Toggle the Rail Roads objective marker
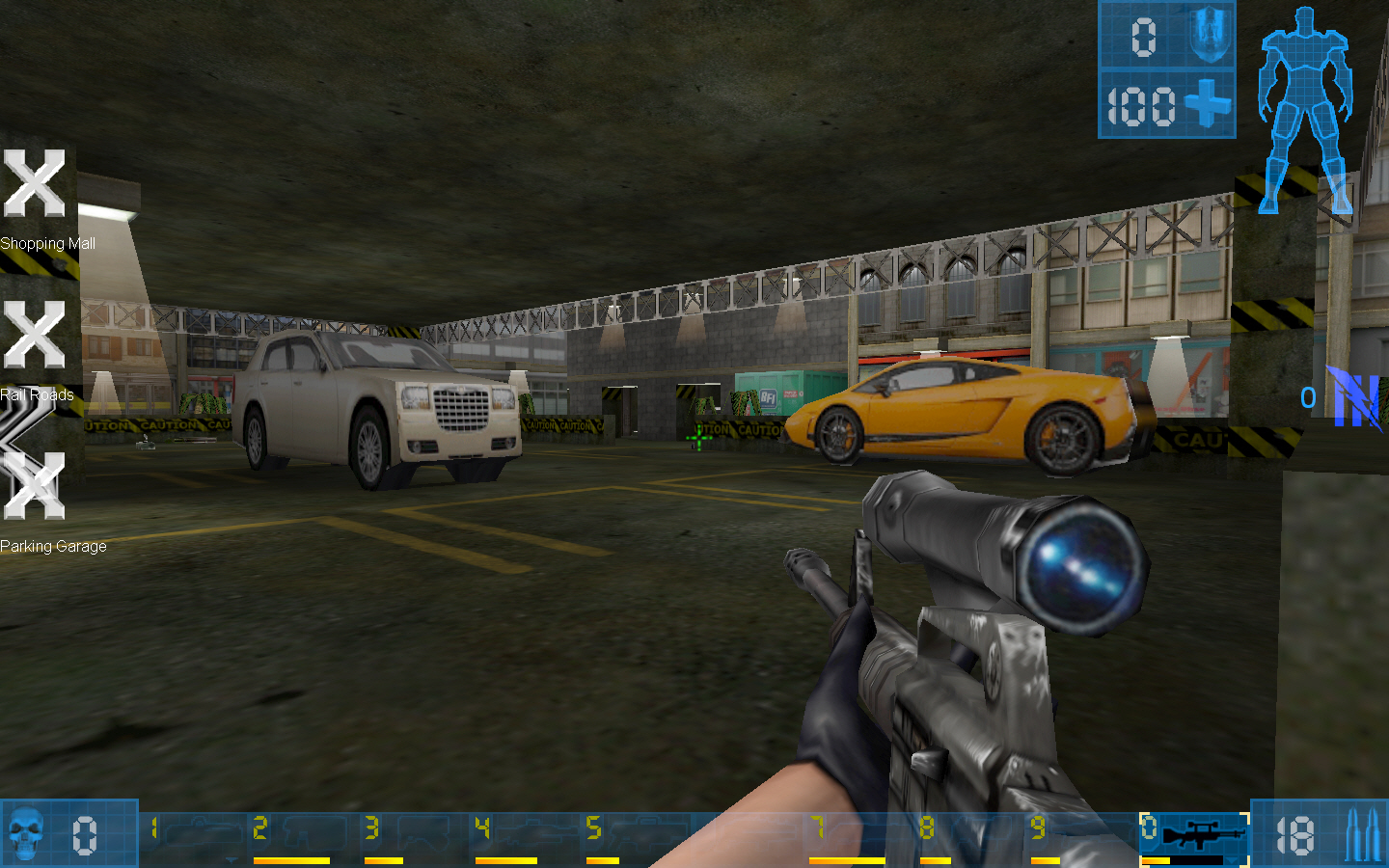This screenshot has height=868, width=1389. [35, 337]
